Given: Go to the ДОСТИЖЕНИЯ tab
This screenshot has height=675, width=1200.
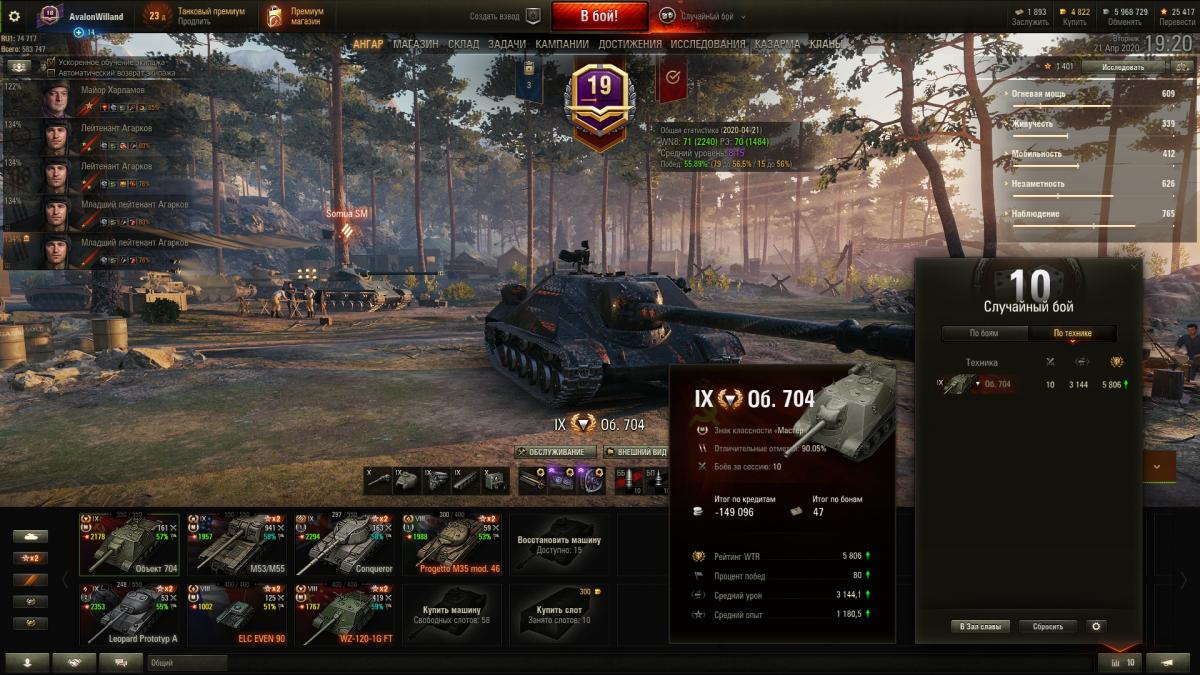Looking at the screenshot, I should pos(630,44).
